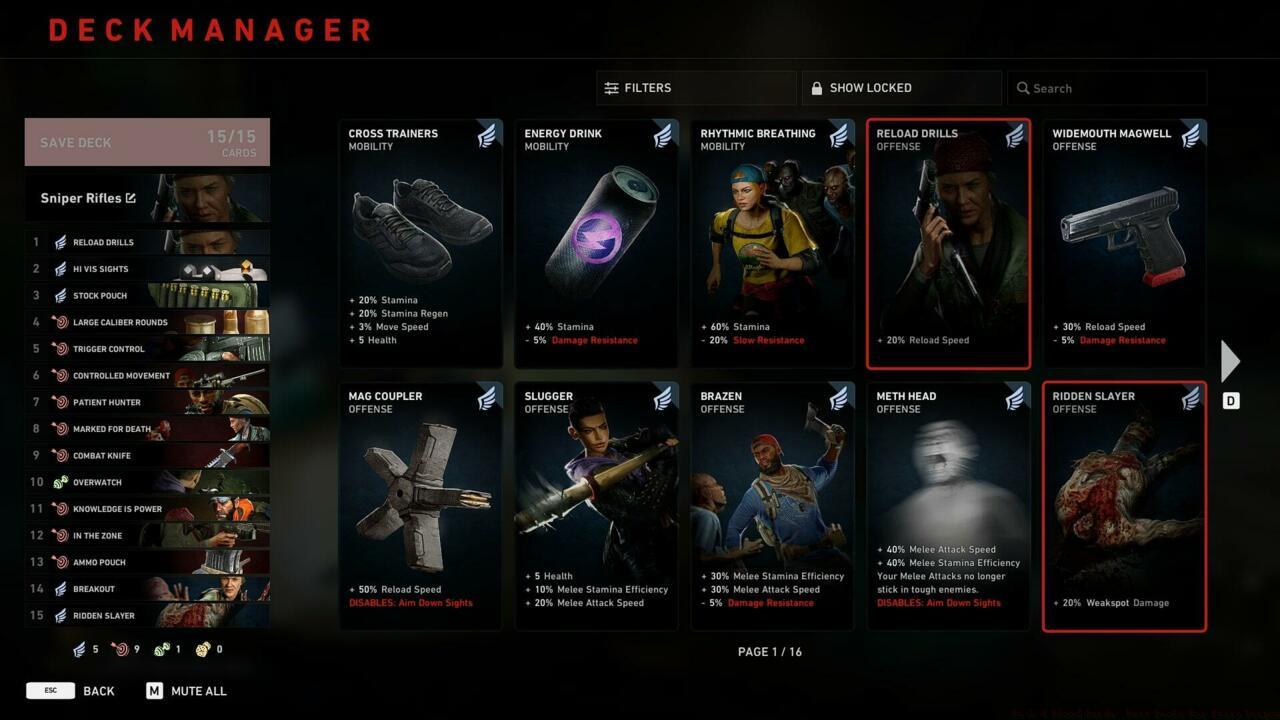Advance to the next card page arrow

1230,361
